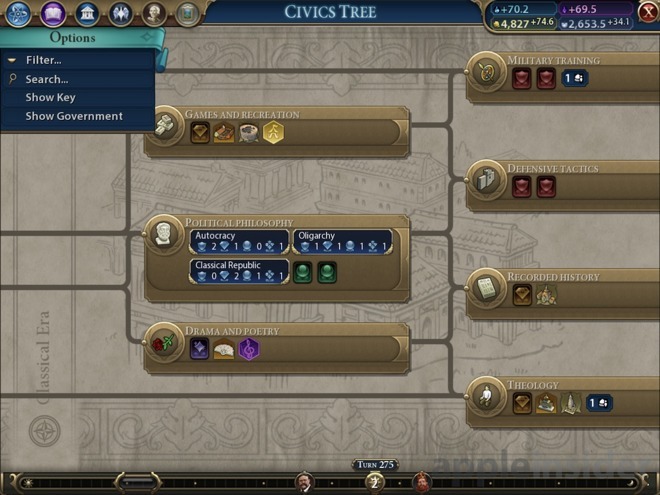The height and width of the screenshot is (495, 660).
Task: Click the Classical Republic government card
Action: coord(238,271)
